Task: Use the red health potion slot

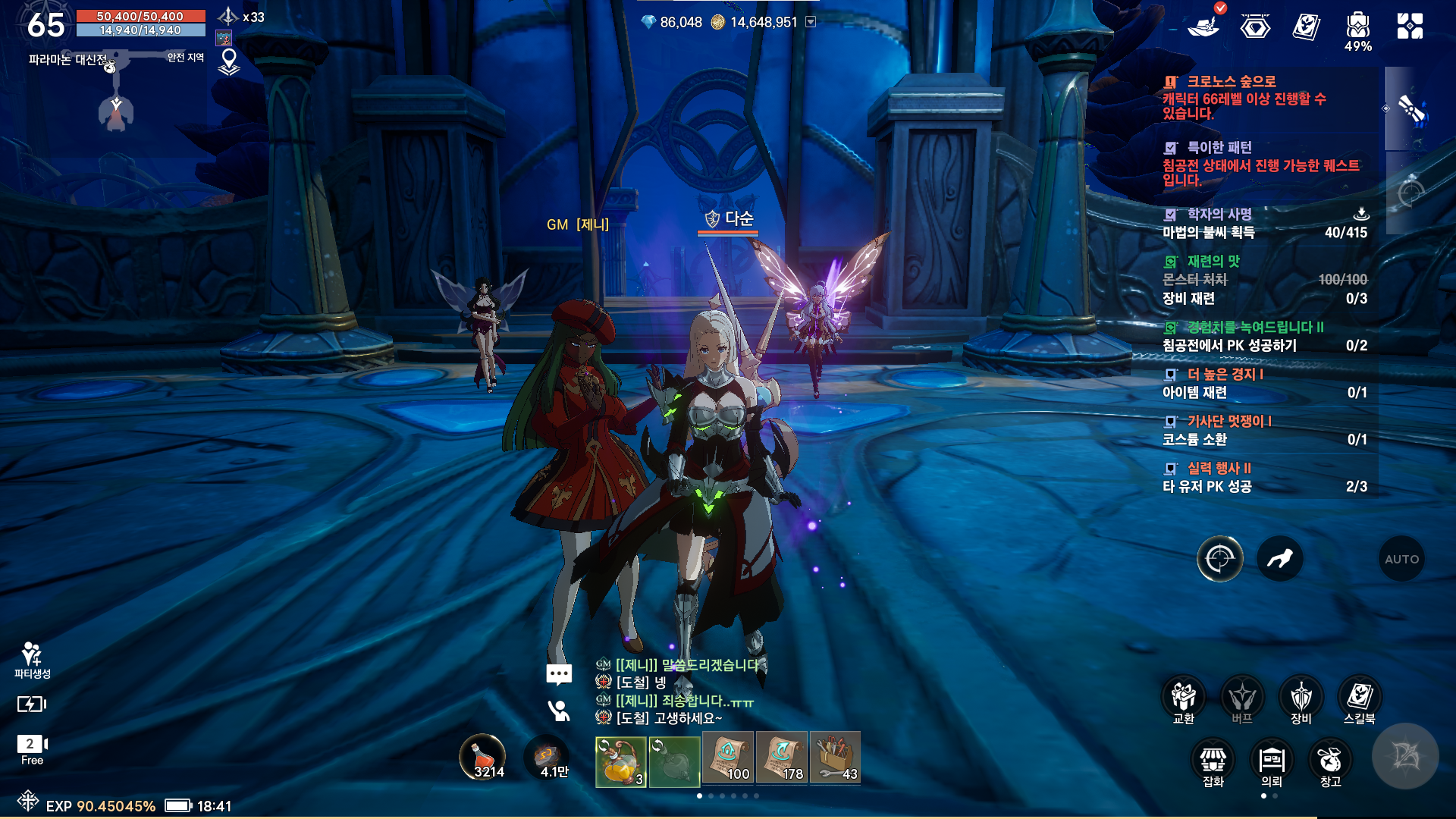Action: tap(483, 757)
